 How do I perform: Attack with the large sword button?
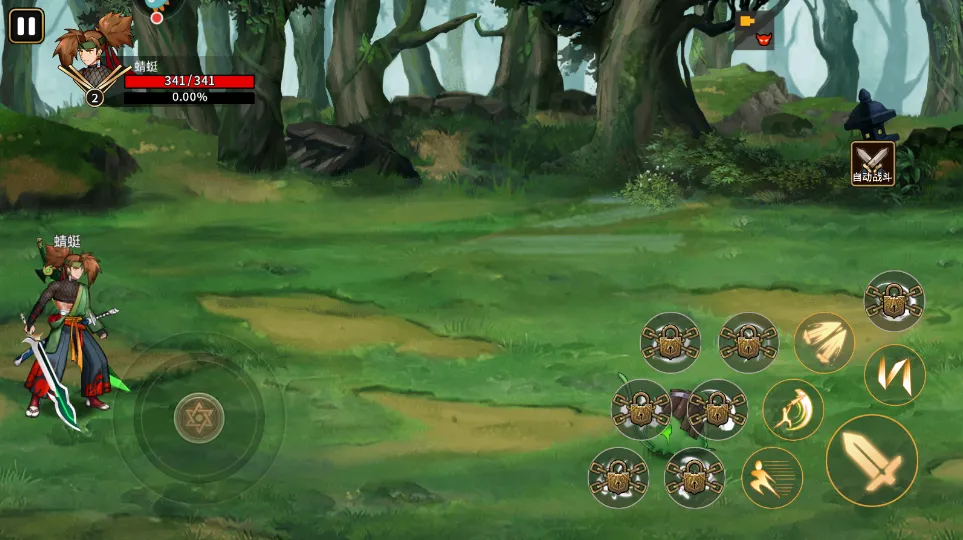coord(872,460)
